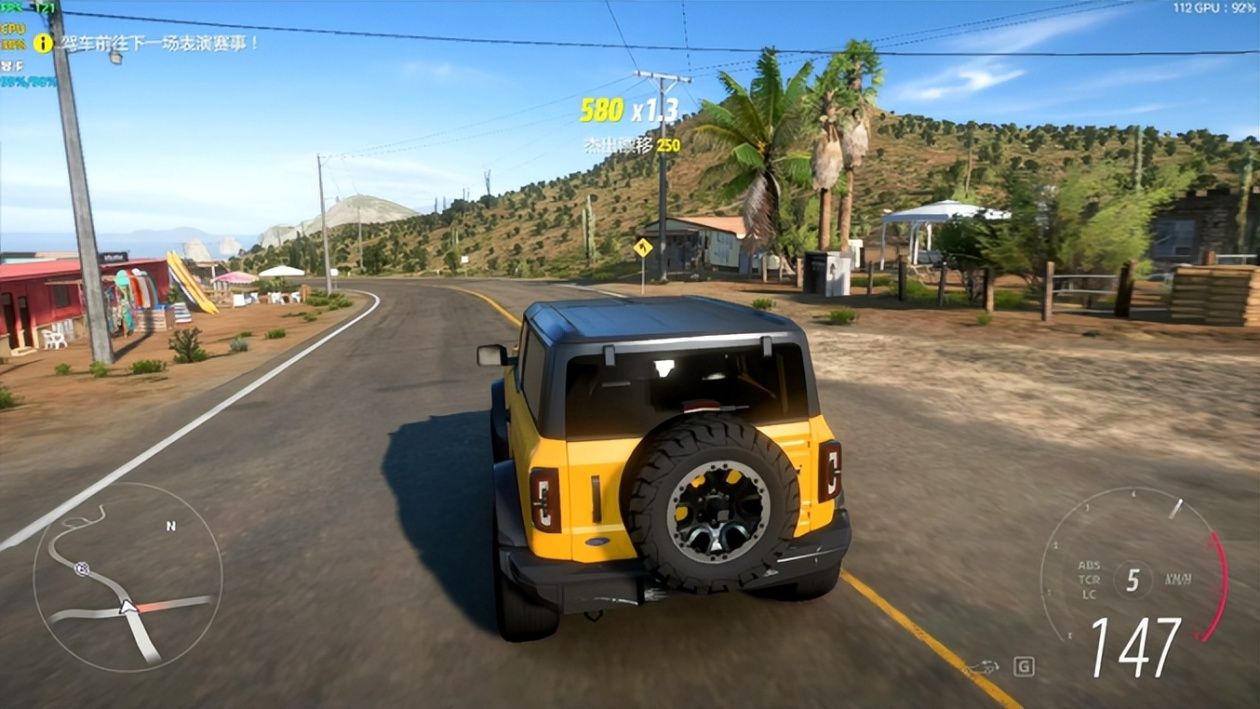Image resolution: width=1260 pixels, height=709 pixels.
Task: Open the circular minimap
Action: 127,577
